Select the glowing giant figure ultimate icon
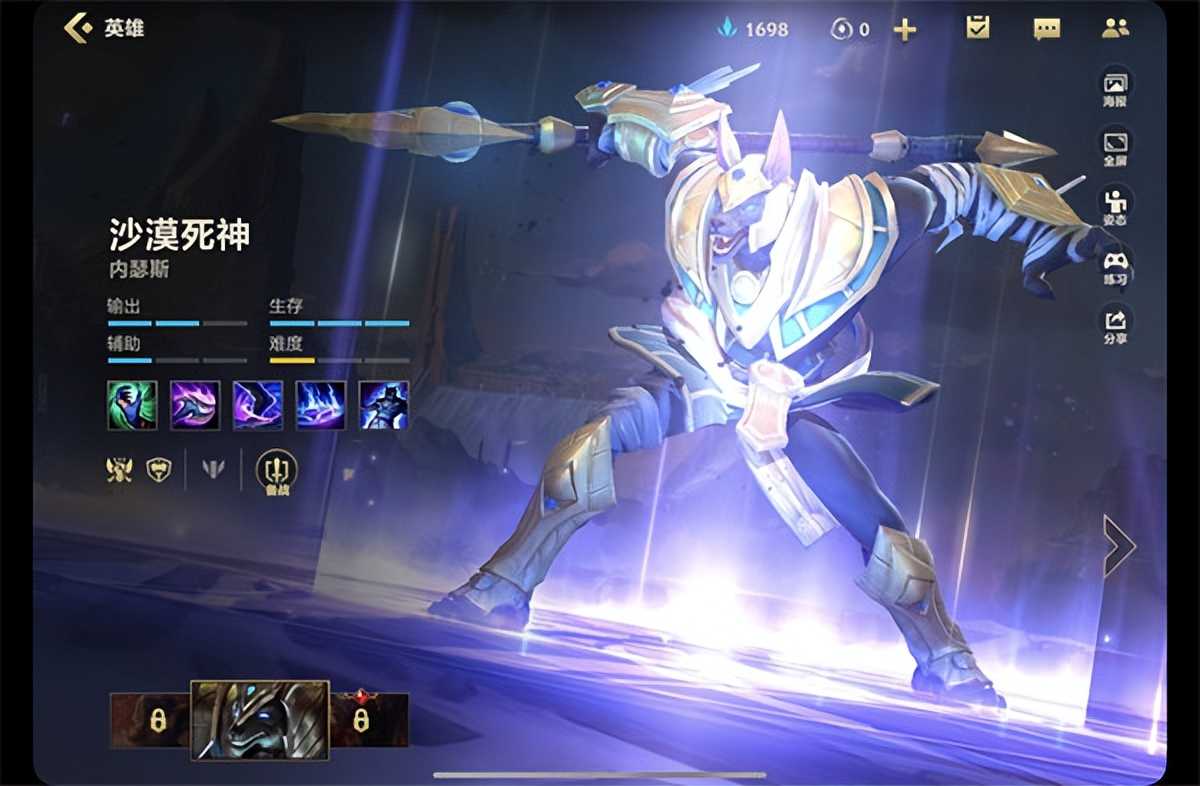The image size is (1200, 786). pyautogui.click(x=384, y=405)
